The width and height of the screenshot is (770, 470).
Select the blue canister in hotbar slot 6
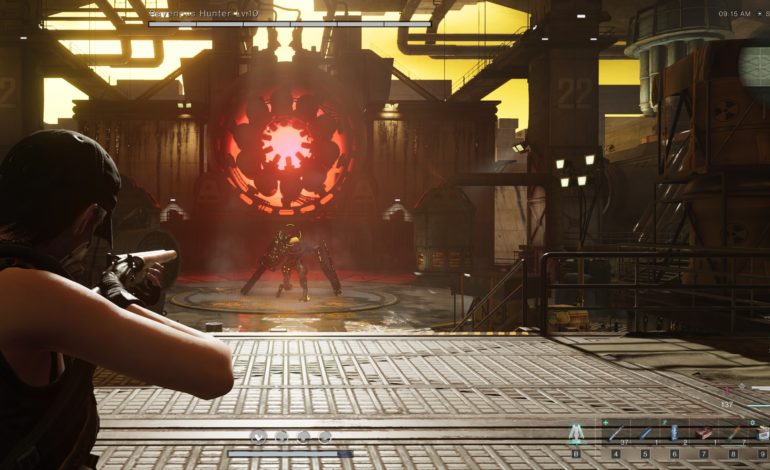coord(674,433)
